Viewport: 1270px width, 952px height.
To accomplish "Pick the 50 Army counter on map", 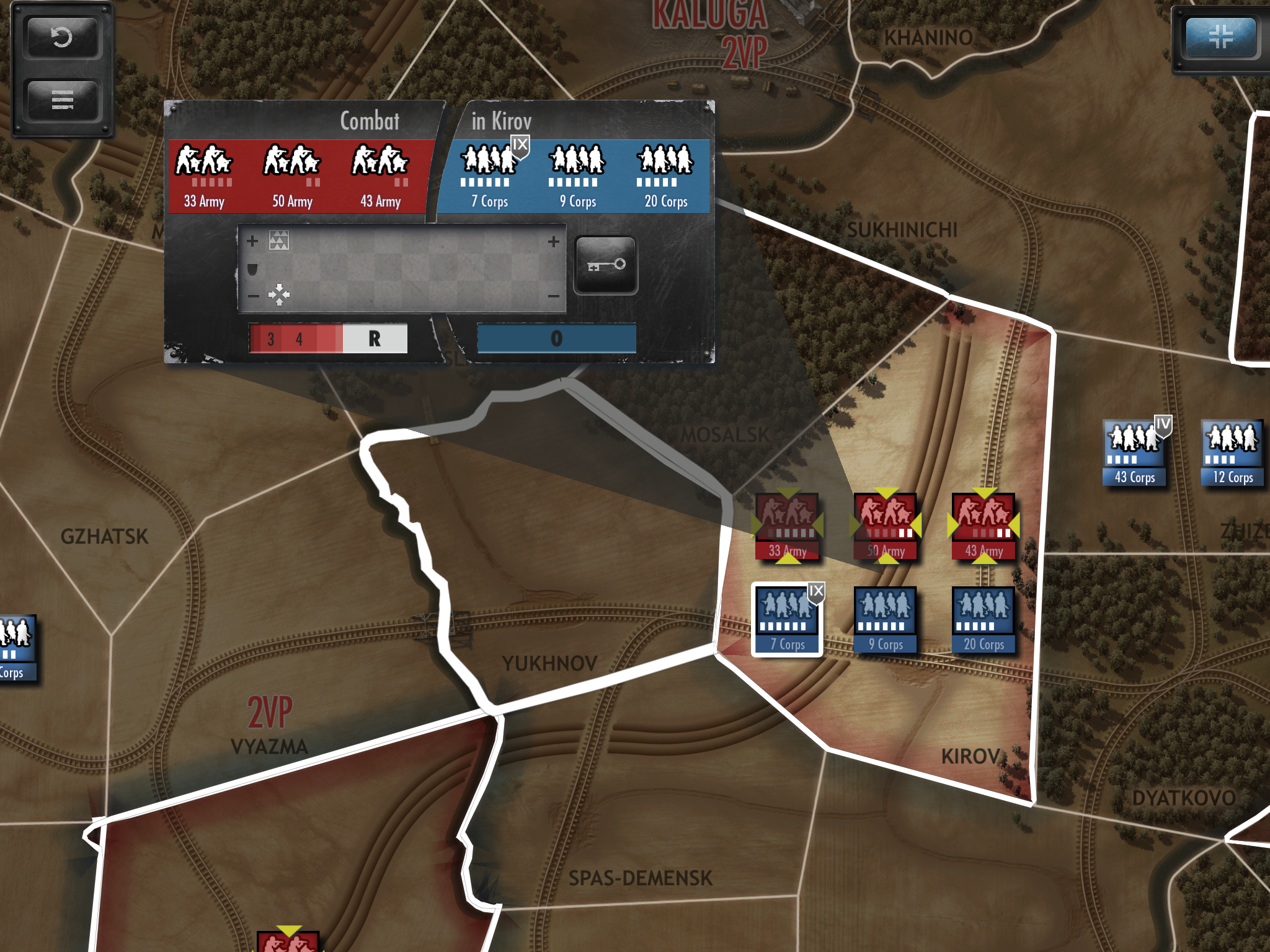I will (x=886, y=526).
